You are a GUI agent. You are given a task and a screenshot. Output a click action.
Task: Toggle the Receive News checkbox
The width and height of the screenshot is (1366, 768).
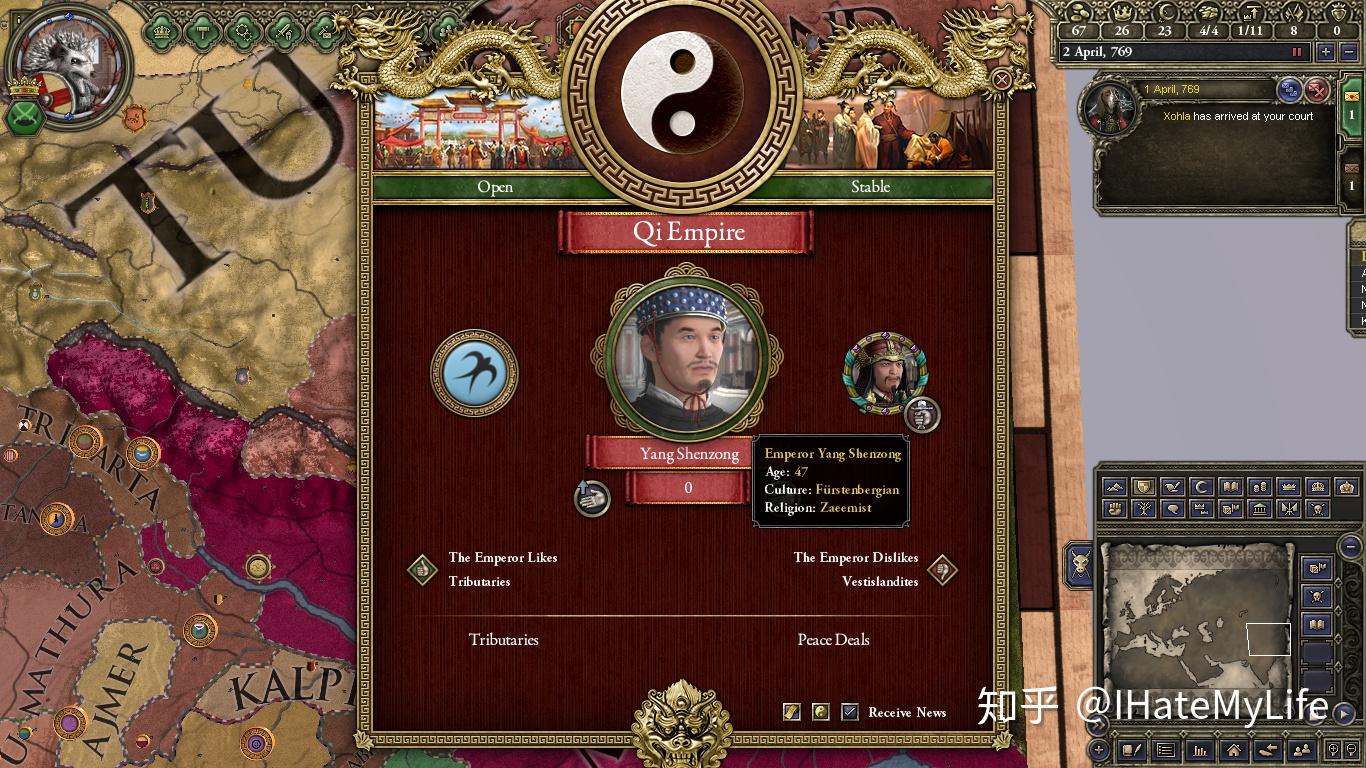(850, 712)
